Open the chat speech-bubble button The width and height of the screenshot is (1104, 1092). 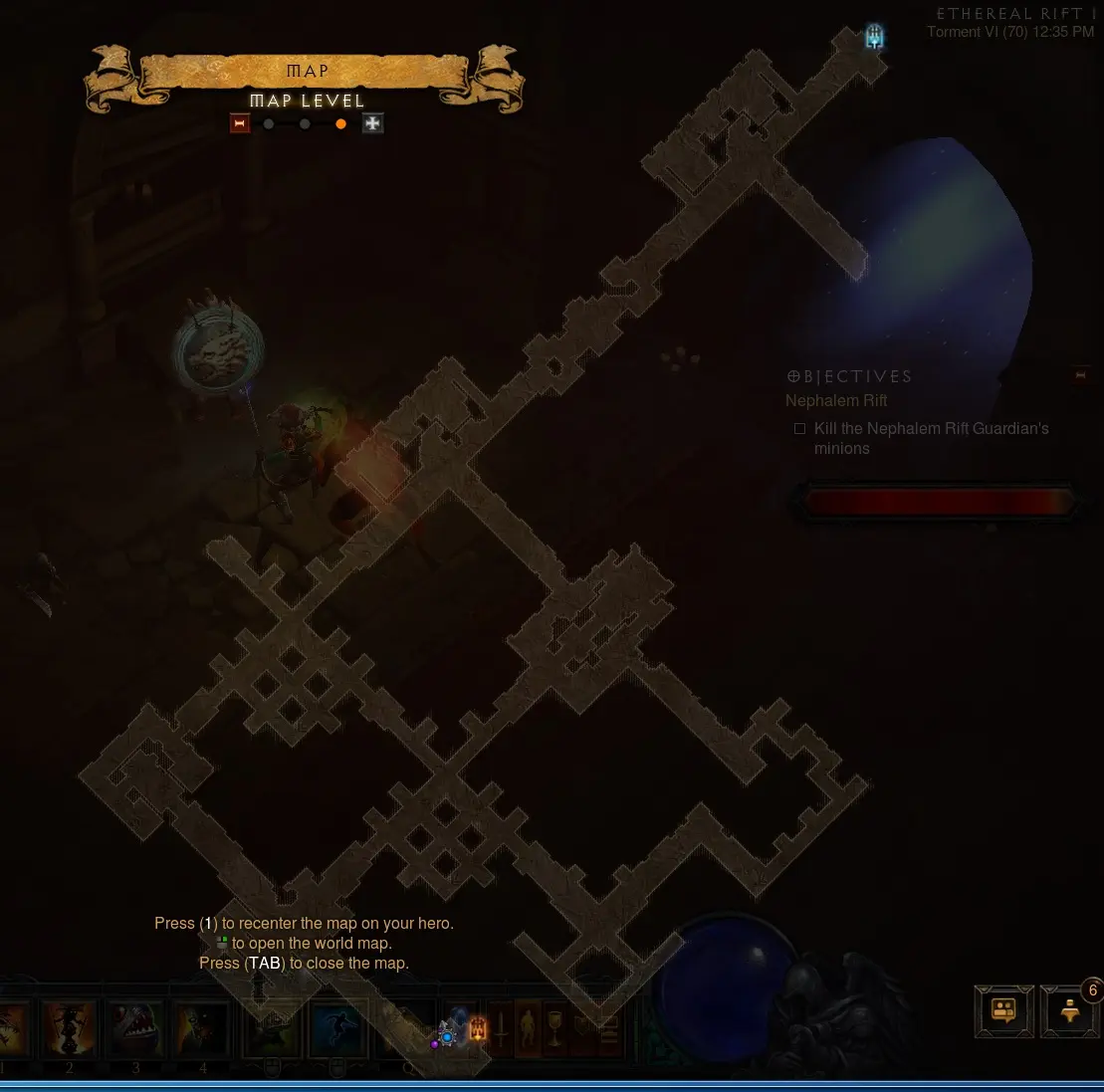[x=1003, y=1011]
